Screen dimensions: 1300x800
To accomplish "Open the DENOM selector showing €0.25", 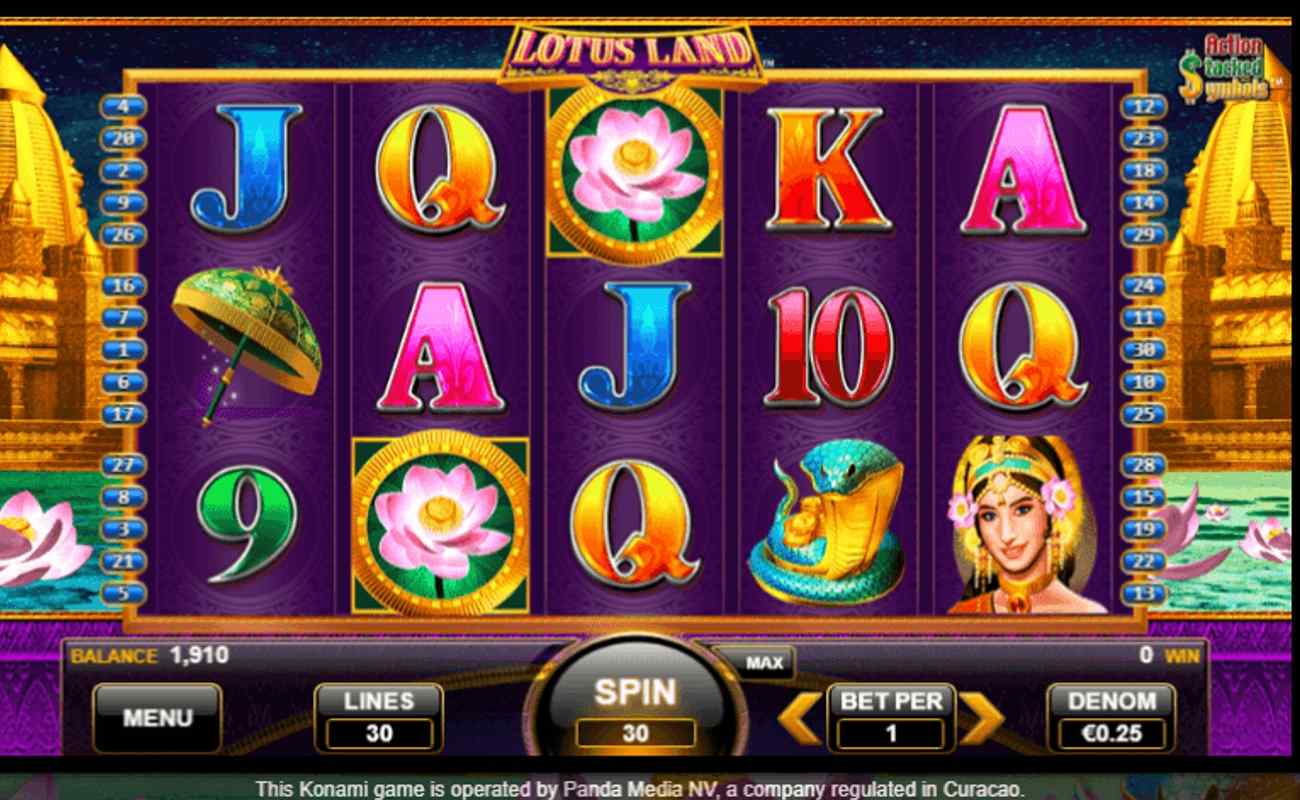I will pyautogui.click(x=1112, y=718).
